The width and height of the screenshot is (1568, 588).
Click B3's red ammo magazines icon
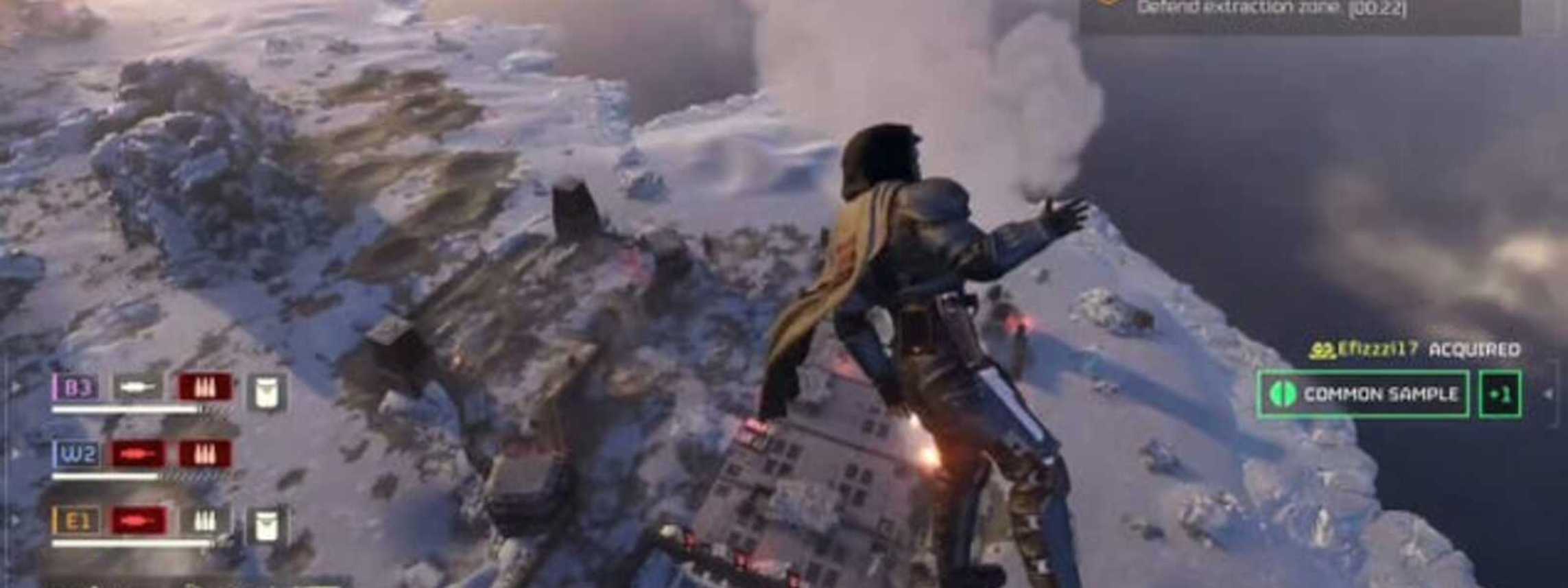point(204,388)
